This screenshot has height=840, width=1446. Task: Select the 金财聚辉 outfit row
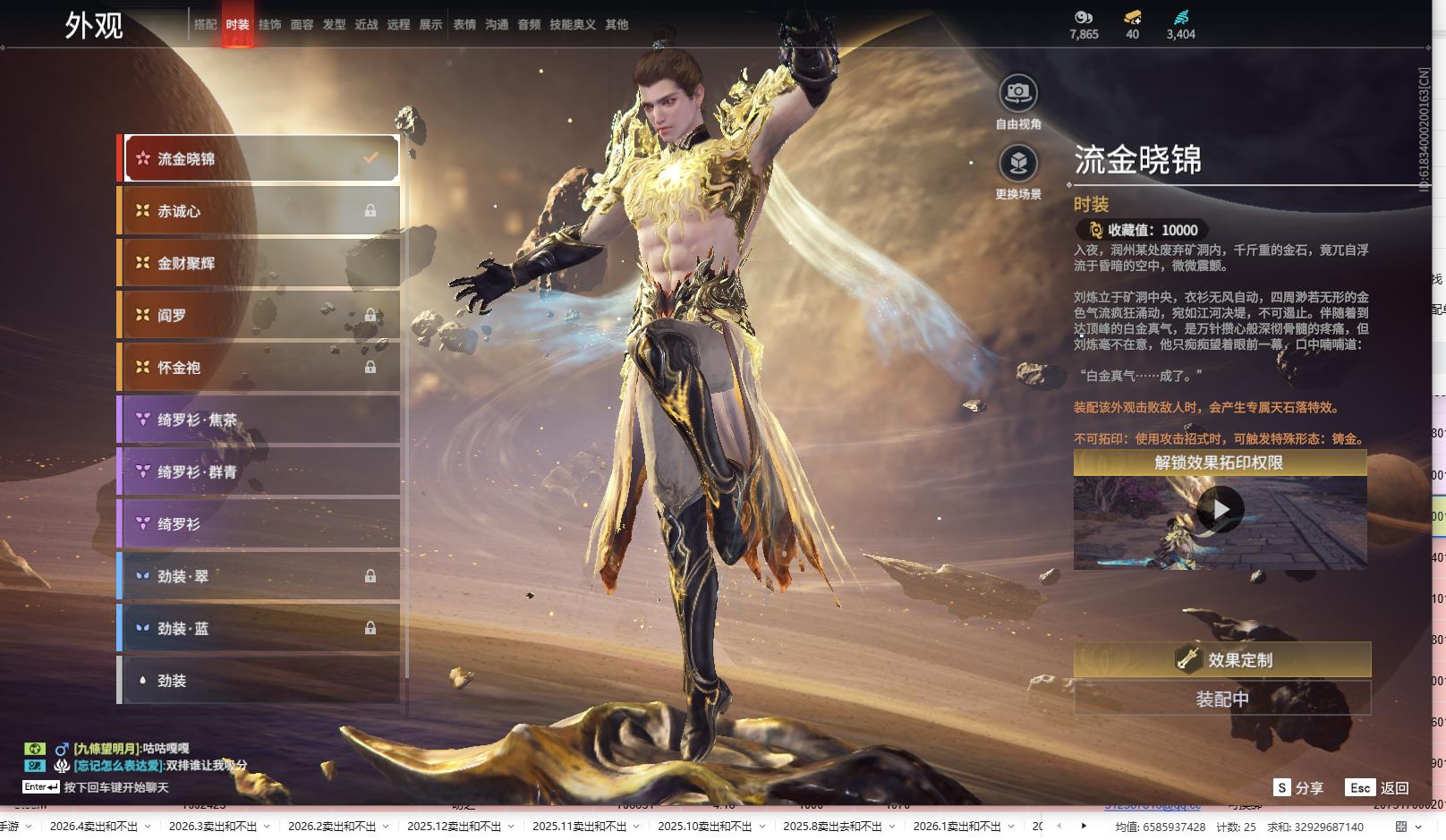259,263
